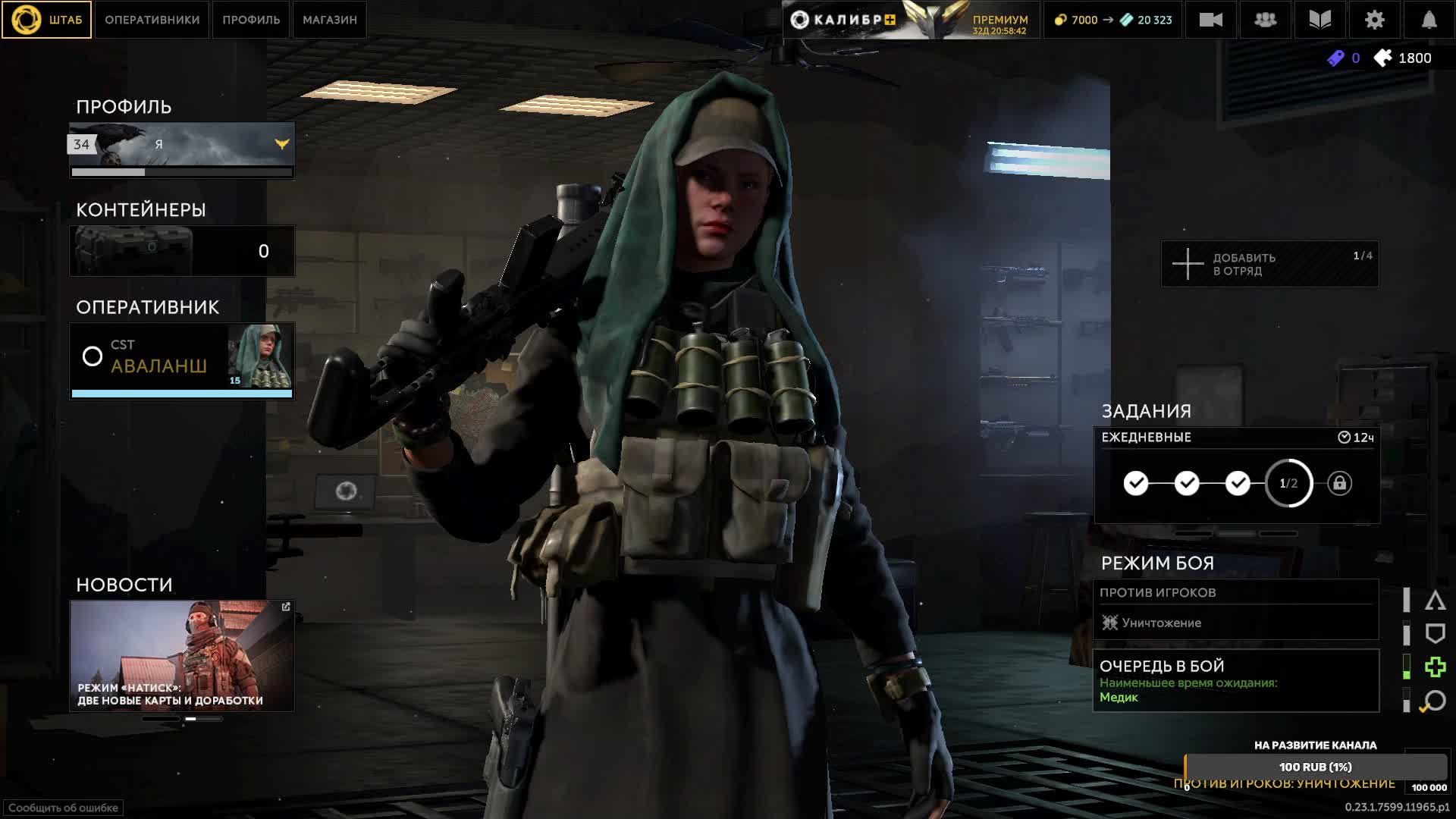1456x819 pixels.
Task: Open the Натиск mode news thumbnail
Action: coord(182,656)
